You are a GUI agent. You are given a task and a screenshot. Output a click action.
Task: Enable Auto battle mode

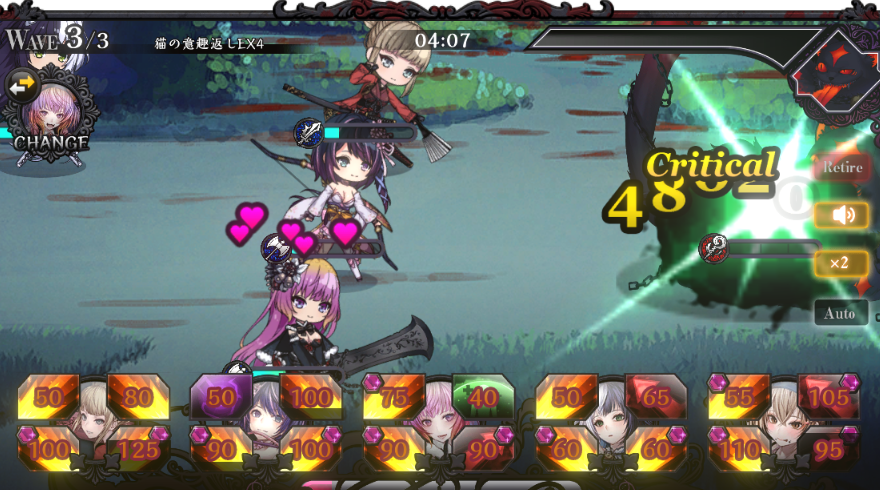tap(841, 313)
